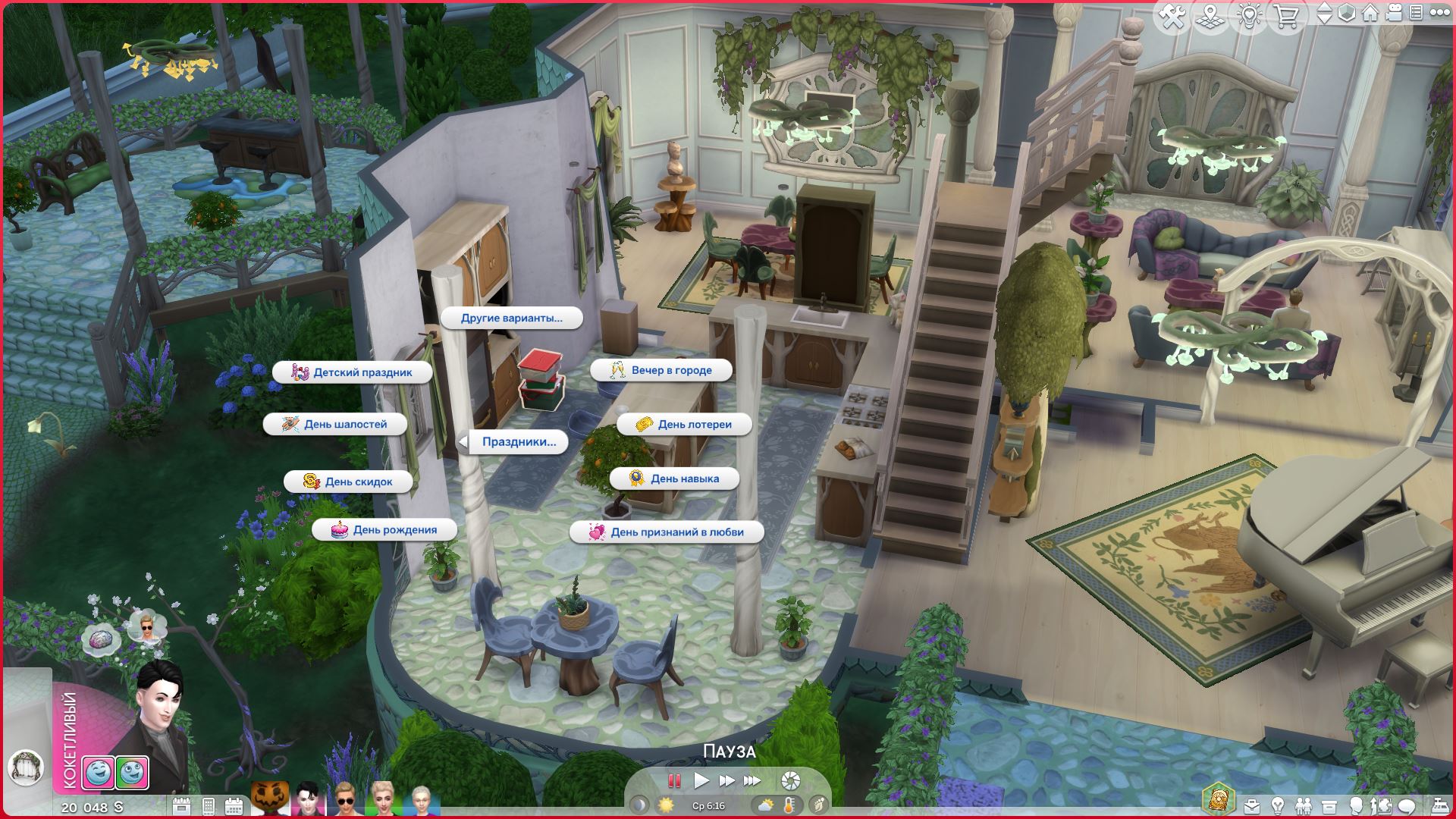Select the pumpkin-head Sim portrait
The height and width of the screenshot is (819, 1456).
point(269,800)
